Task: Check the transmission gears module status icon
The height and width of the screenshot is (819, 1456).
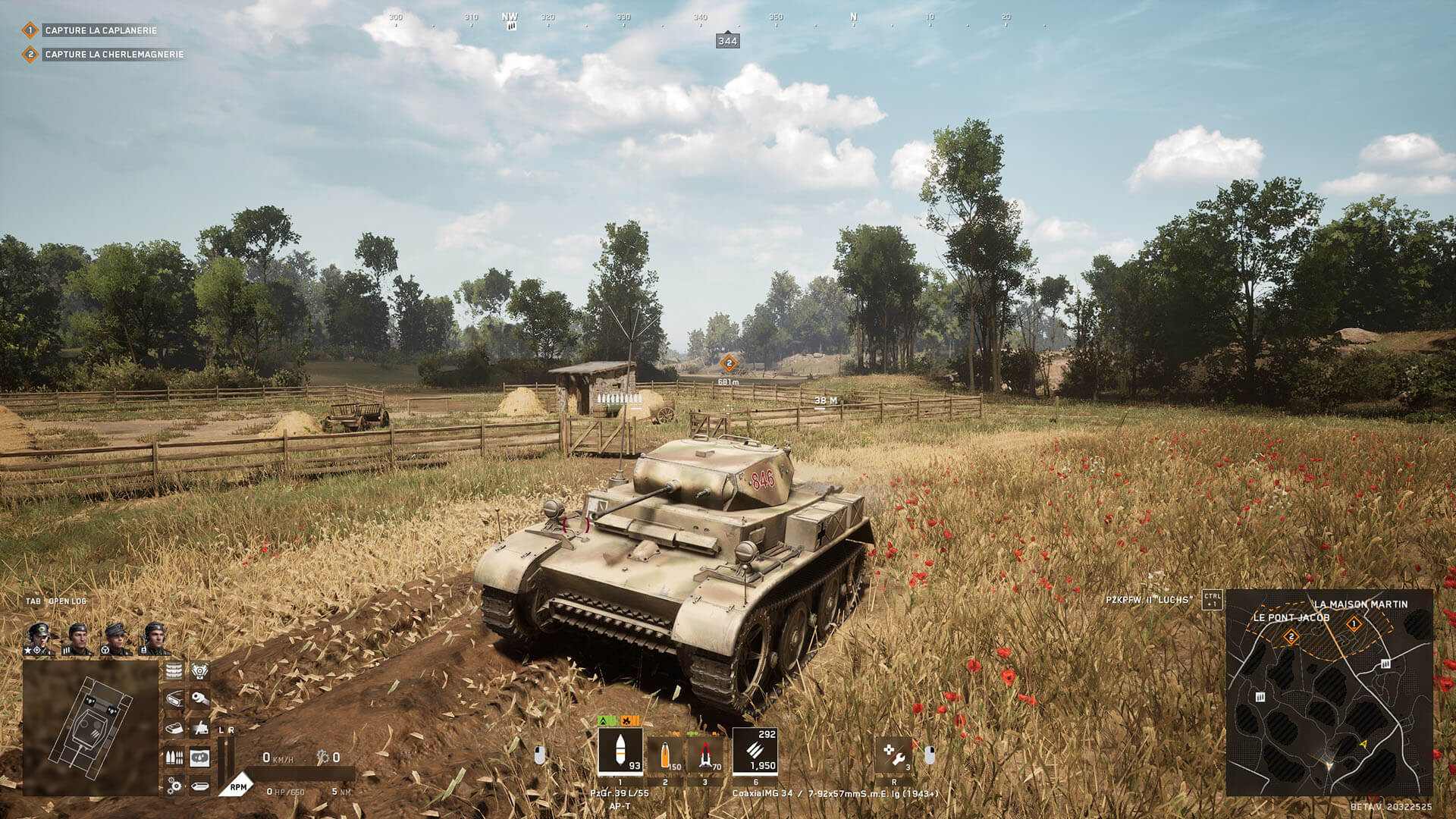Action: (x=174, y=786)
